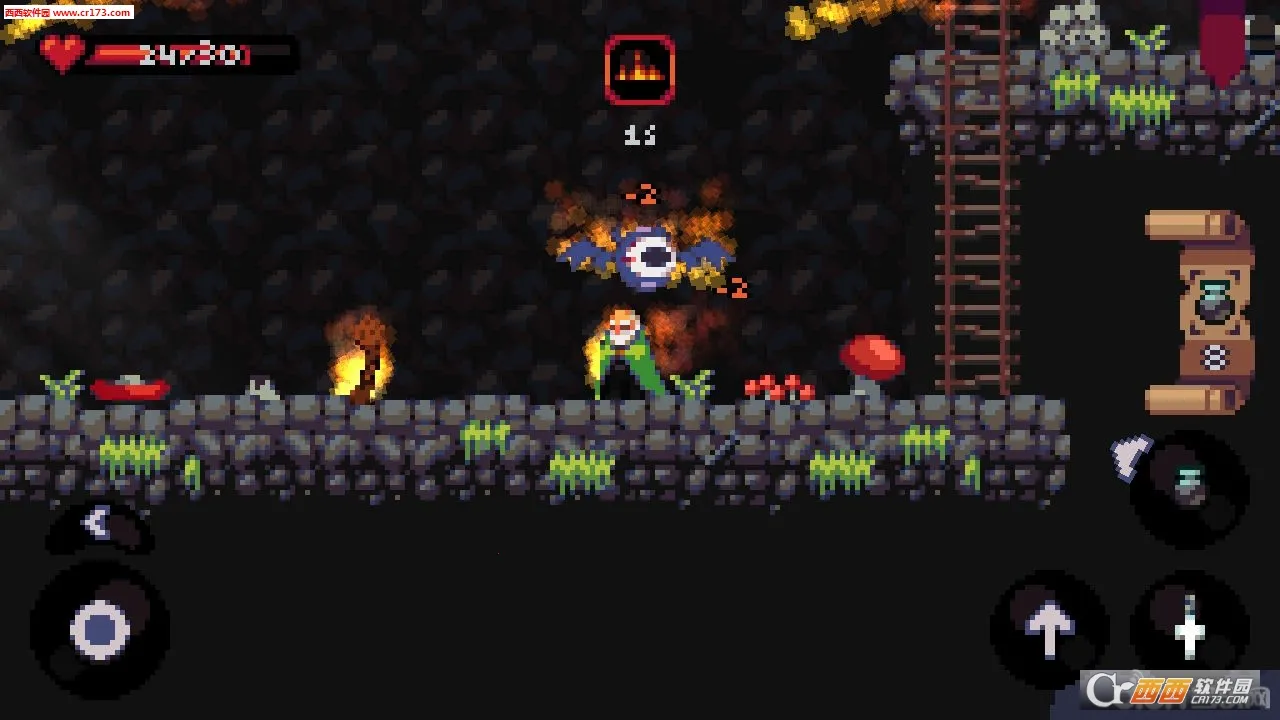Use the potion item button
Viewport: 1280px width, 720px height.
point(1189,489)
